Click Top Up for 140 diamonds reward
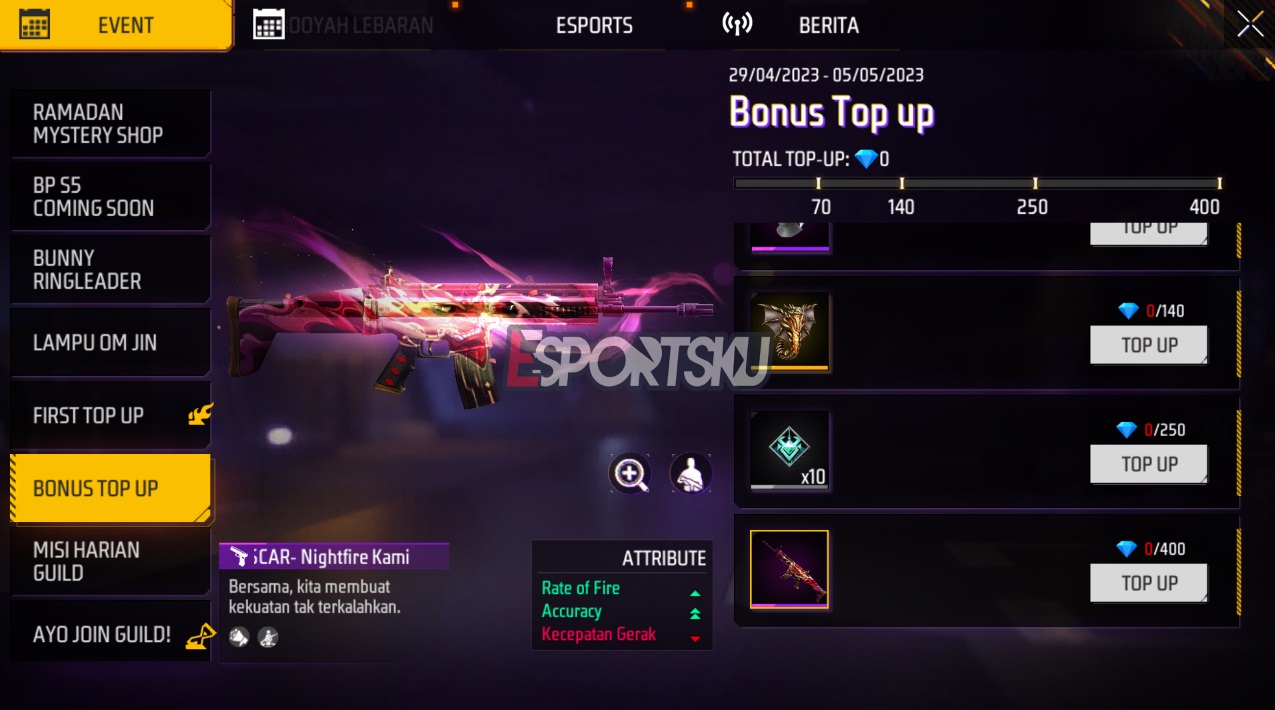This screenshot has height=710, width=1275. click(x=1148, y=345)
